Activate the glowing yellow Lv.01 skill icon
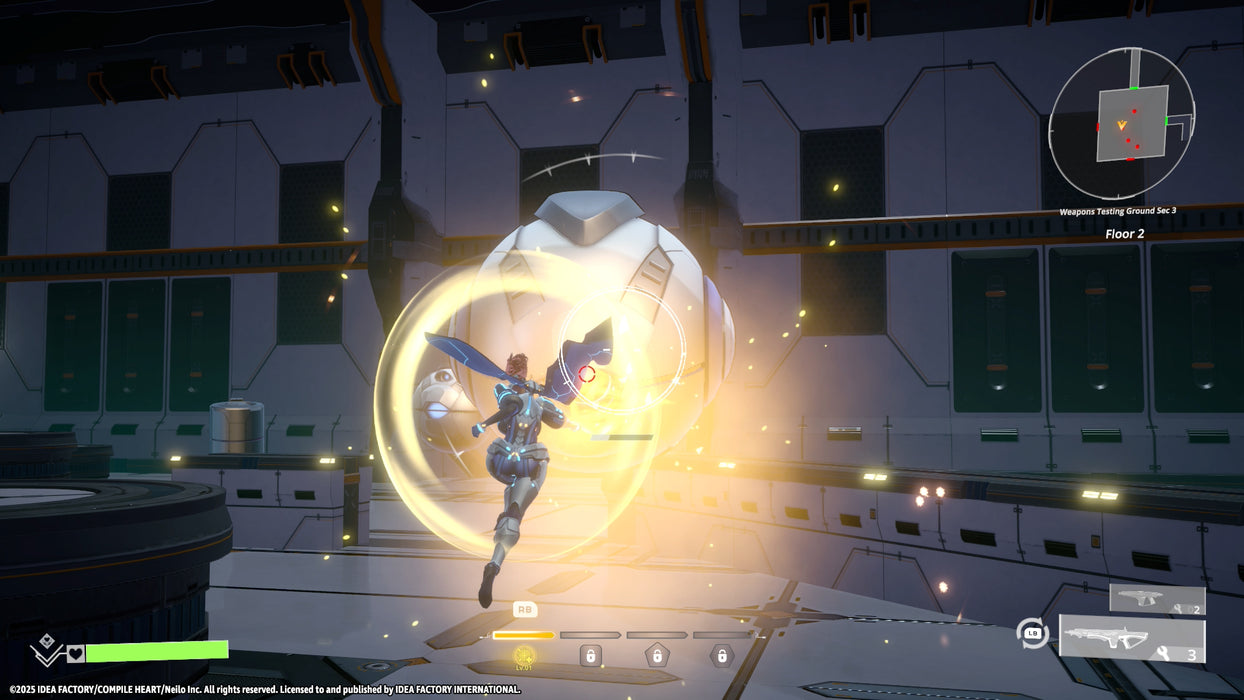Image resolution: width=1244 pixels, height=700 pixels. (524, 656)
